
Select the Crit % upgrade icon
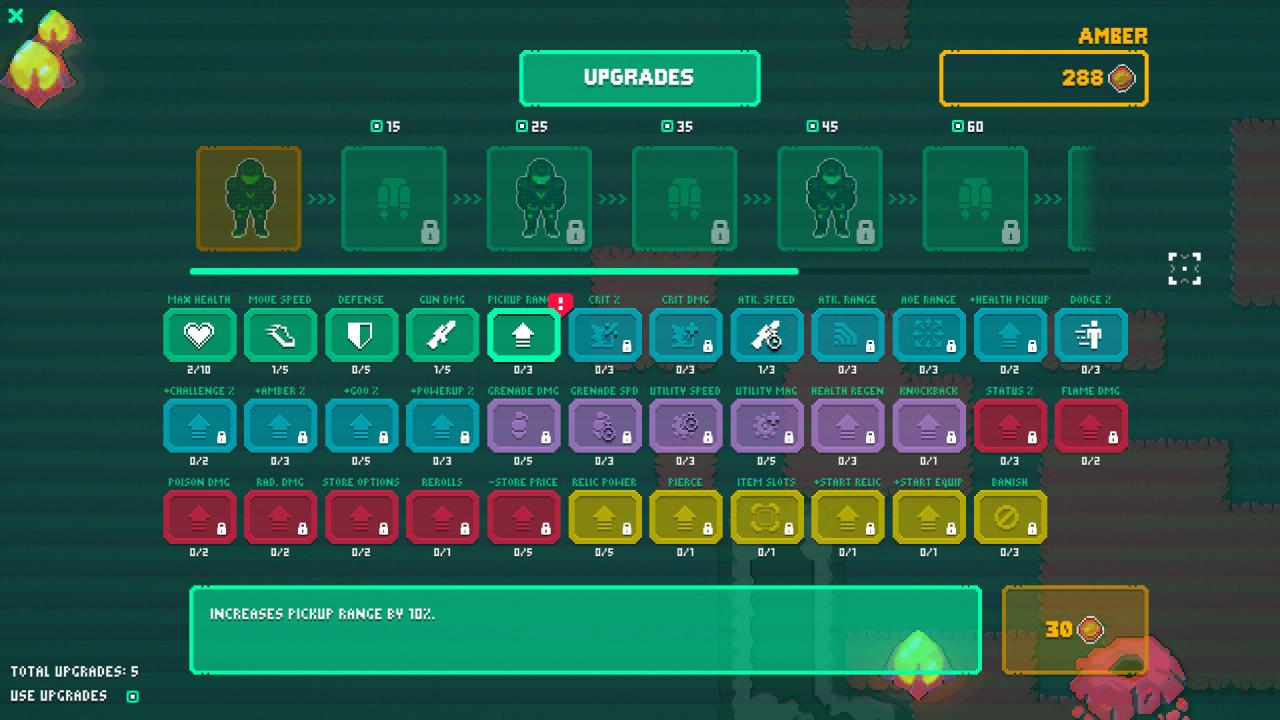(604, 335)
